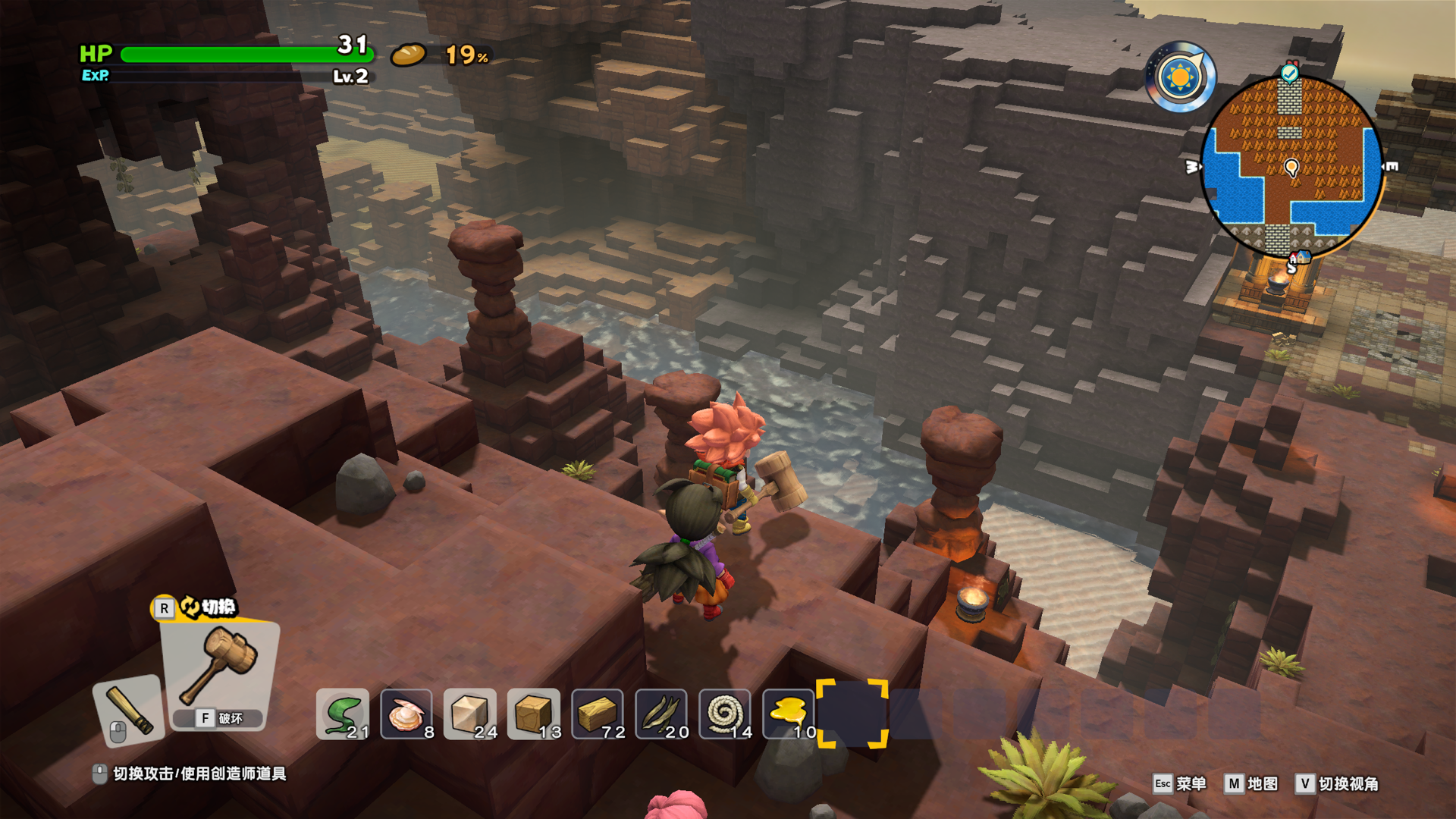Open the 地图 map screen

coord(1251,783)
